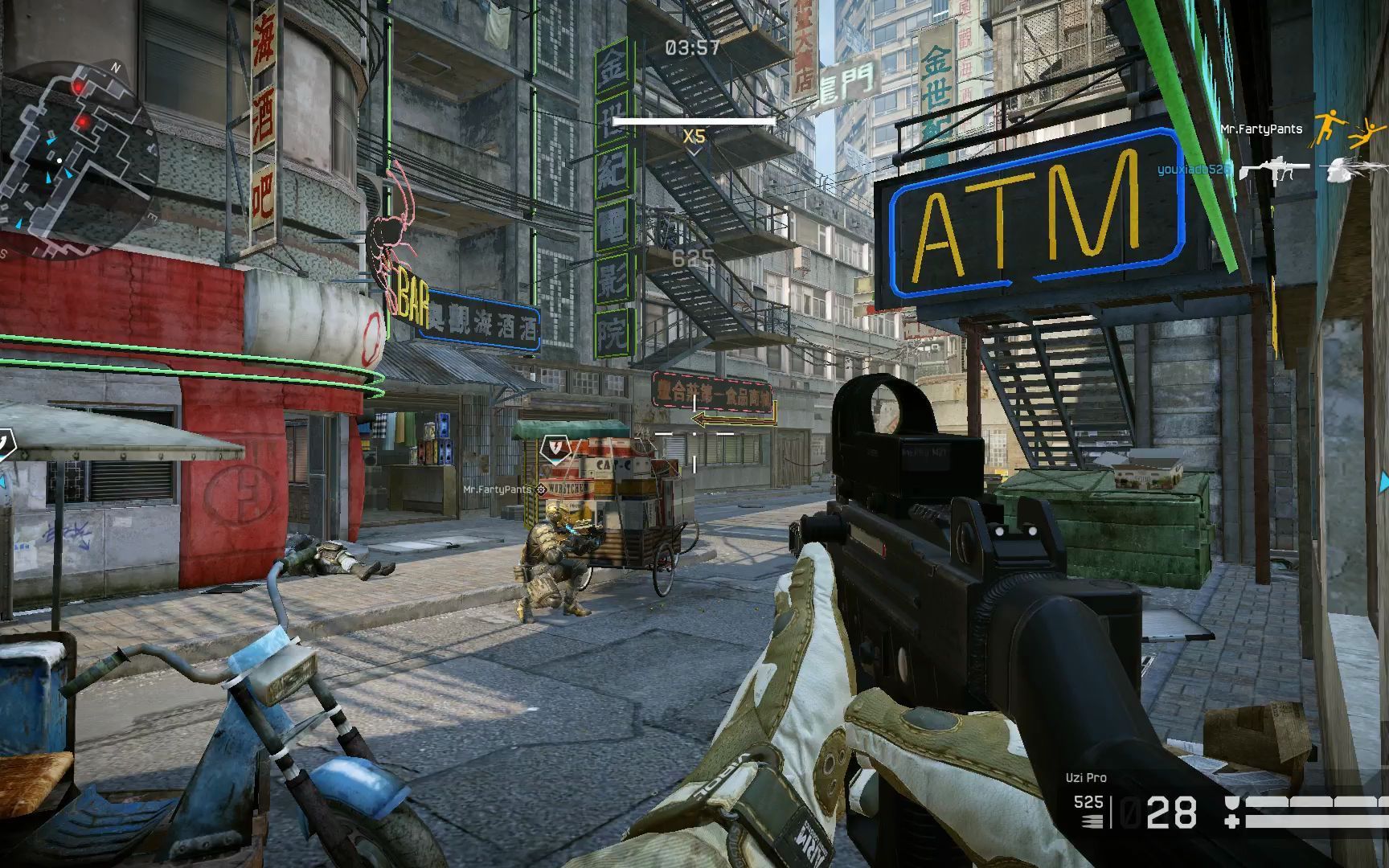Click the Mr.FartyPants kill feed entry
Viewport: 1389px width, 868px height.
click(x=1260, y=129)
